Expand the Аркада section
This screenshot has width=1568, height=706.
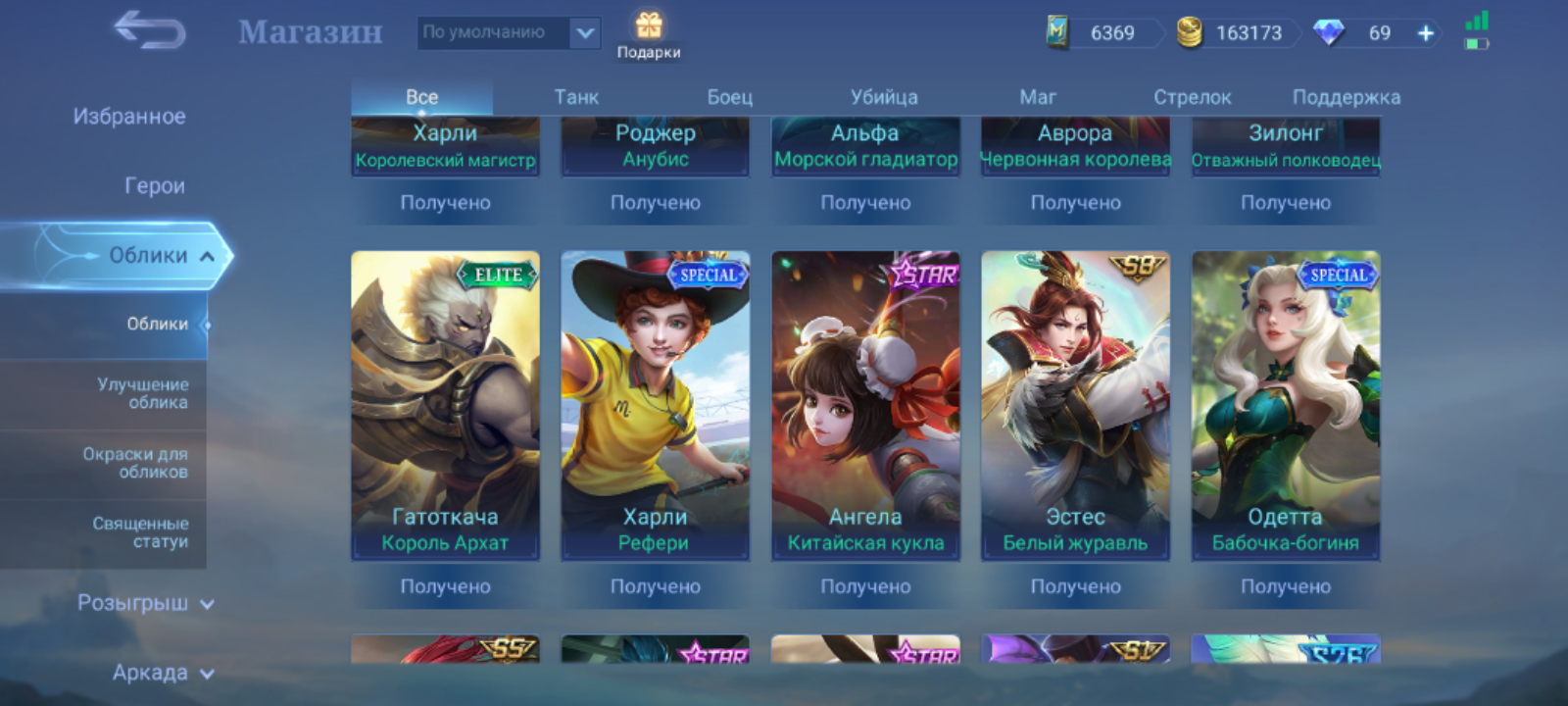pos(162,673)
